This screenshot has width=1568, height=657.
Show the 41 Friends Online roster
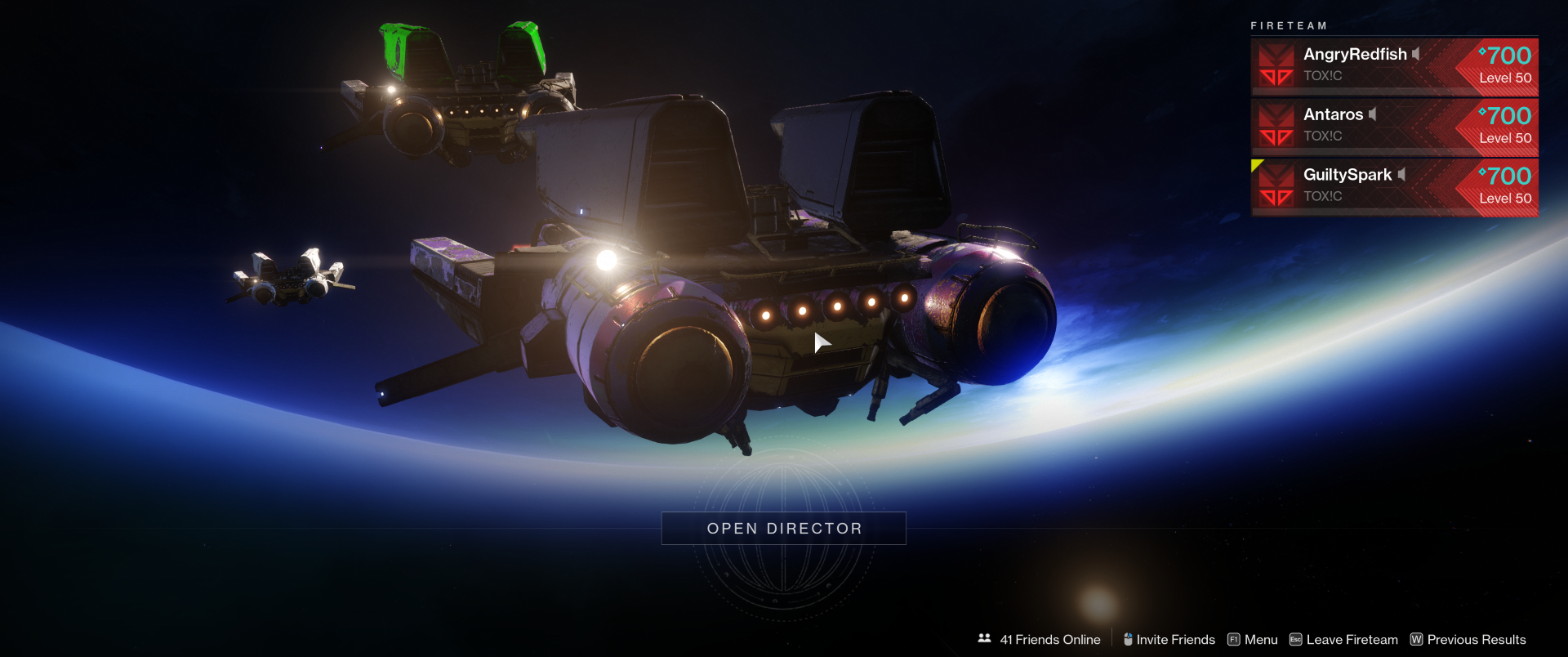[x=1040, y=640]
